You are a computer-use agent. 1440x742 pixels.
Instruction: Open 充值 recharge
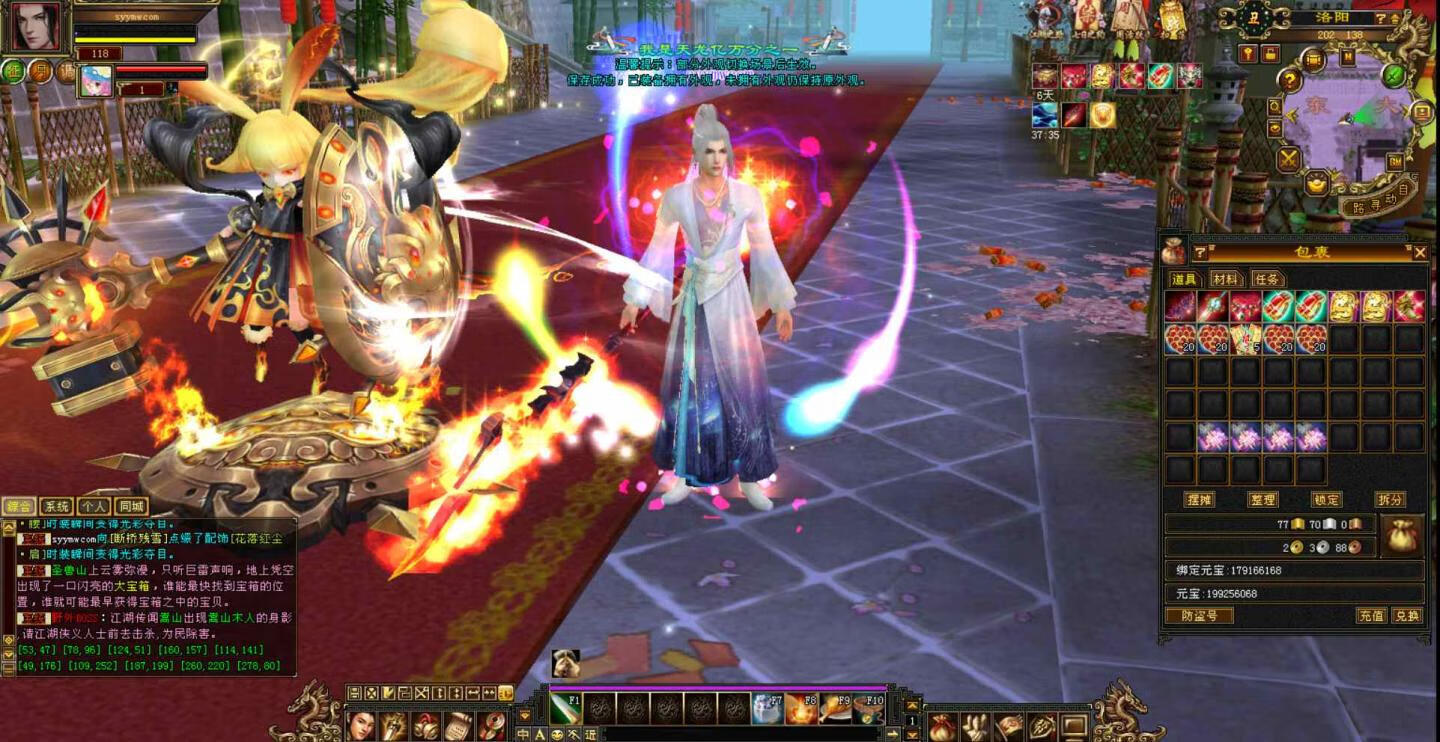point(1371,615)
